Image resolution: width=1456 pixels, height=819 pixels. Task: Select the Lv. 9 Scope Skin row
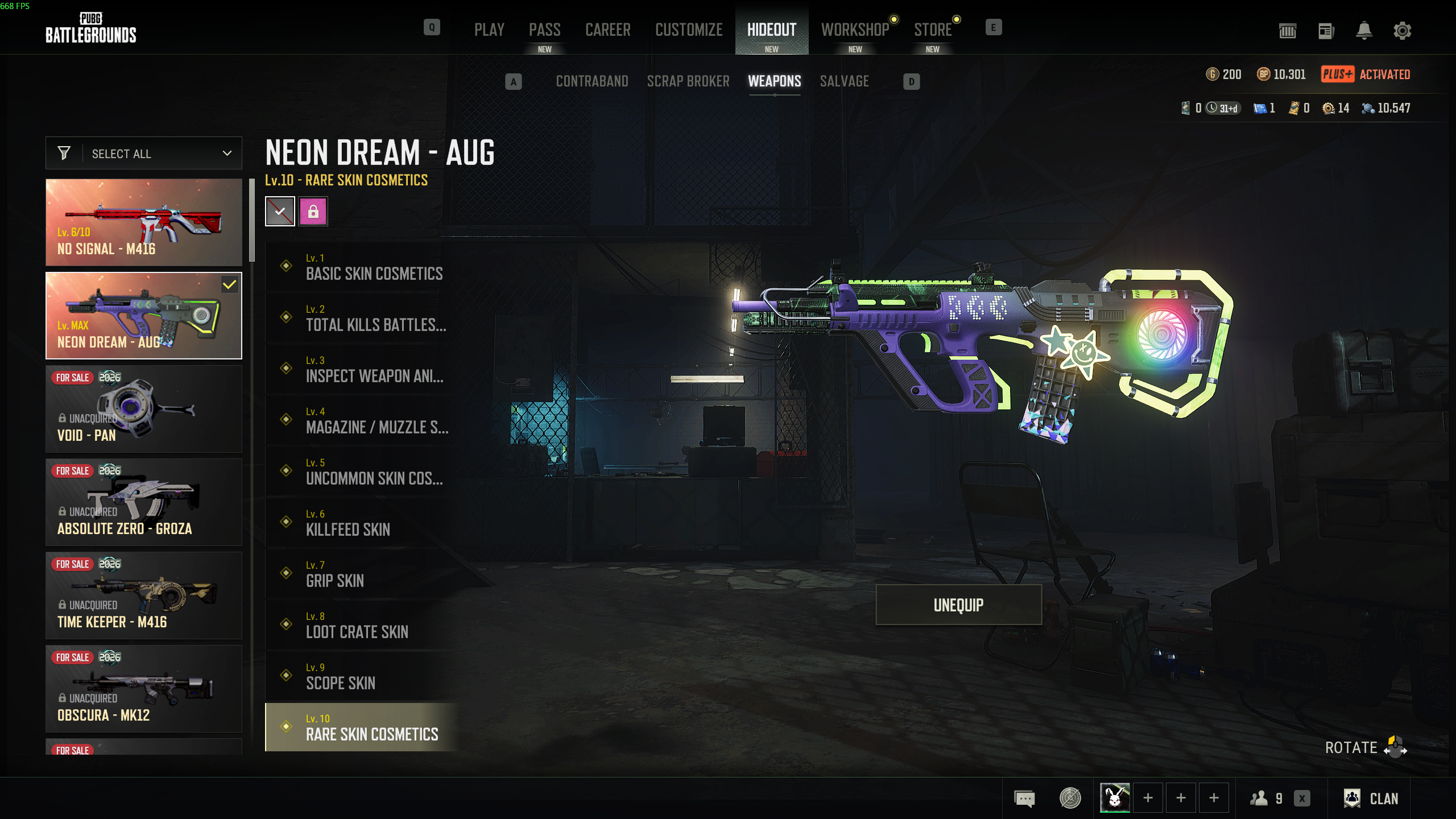point(364,676)
